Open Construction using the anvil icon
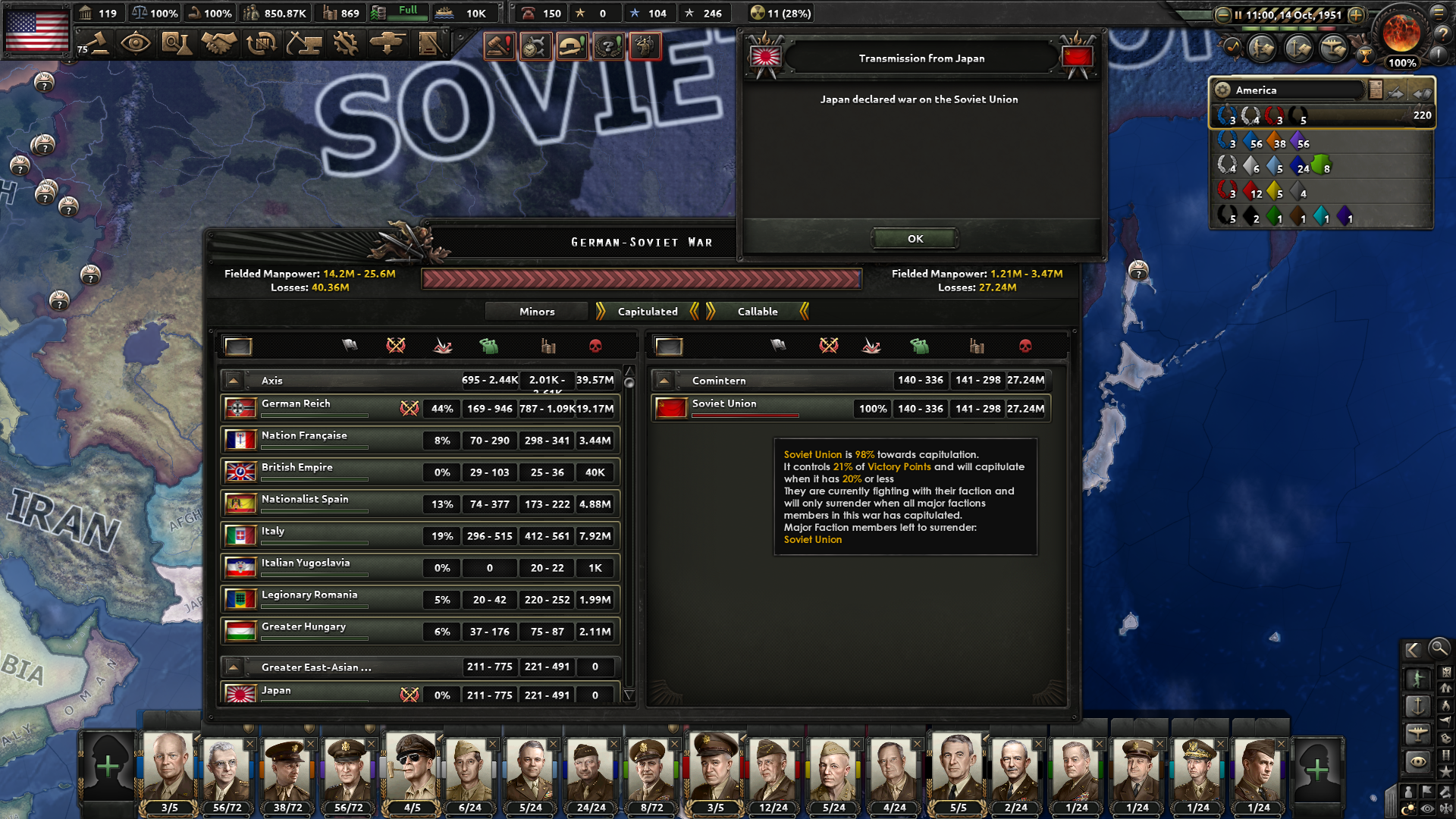The width and height of the screenshot is (1456, 819). click(304, 44)
